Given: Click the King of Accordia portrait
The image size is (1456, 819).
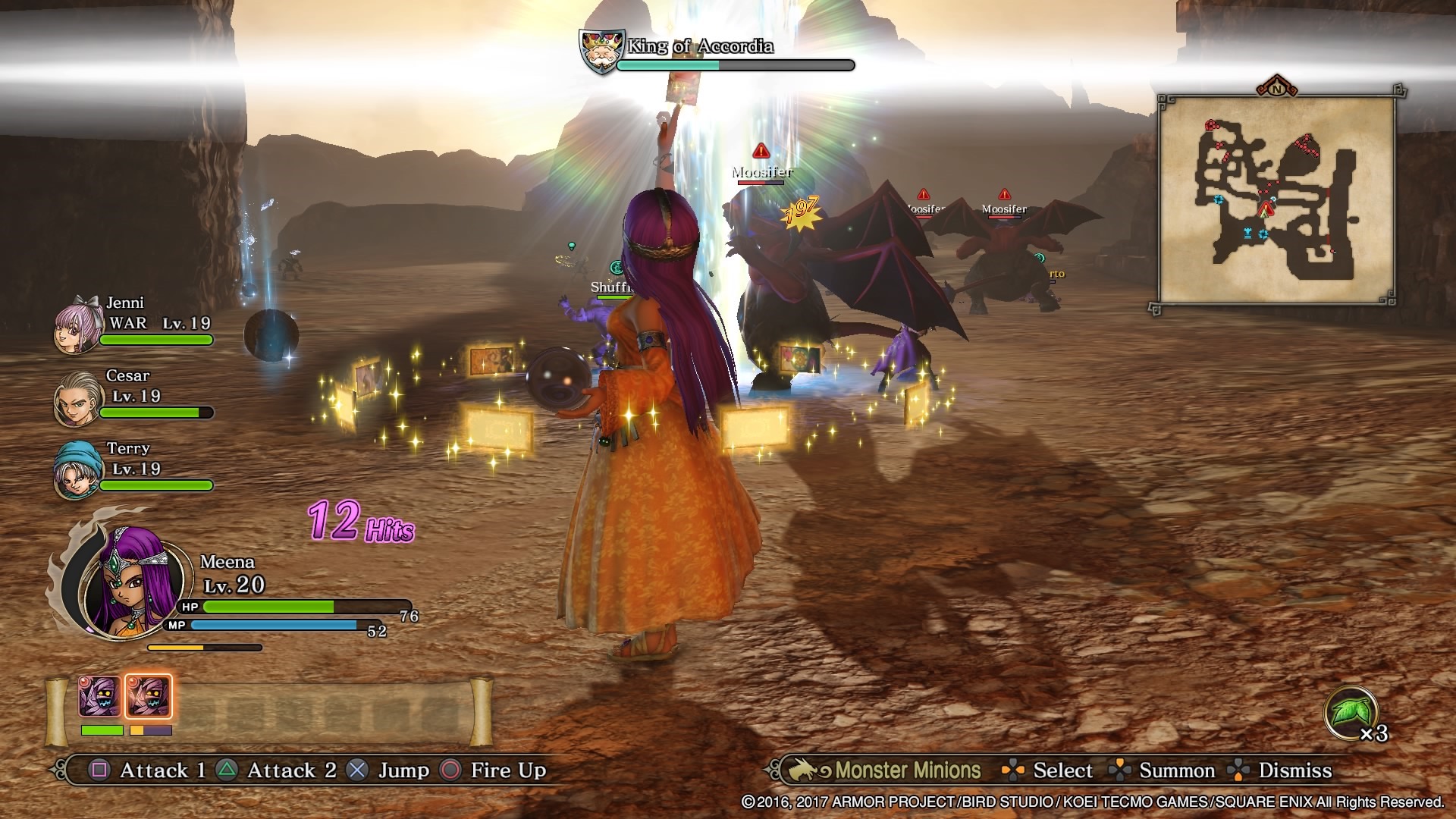Looking at the screenshot, I should point(601,52).
